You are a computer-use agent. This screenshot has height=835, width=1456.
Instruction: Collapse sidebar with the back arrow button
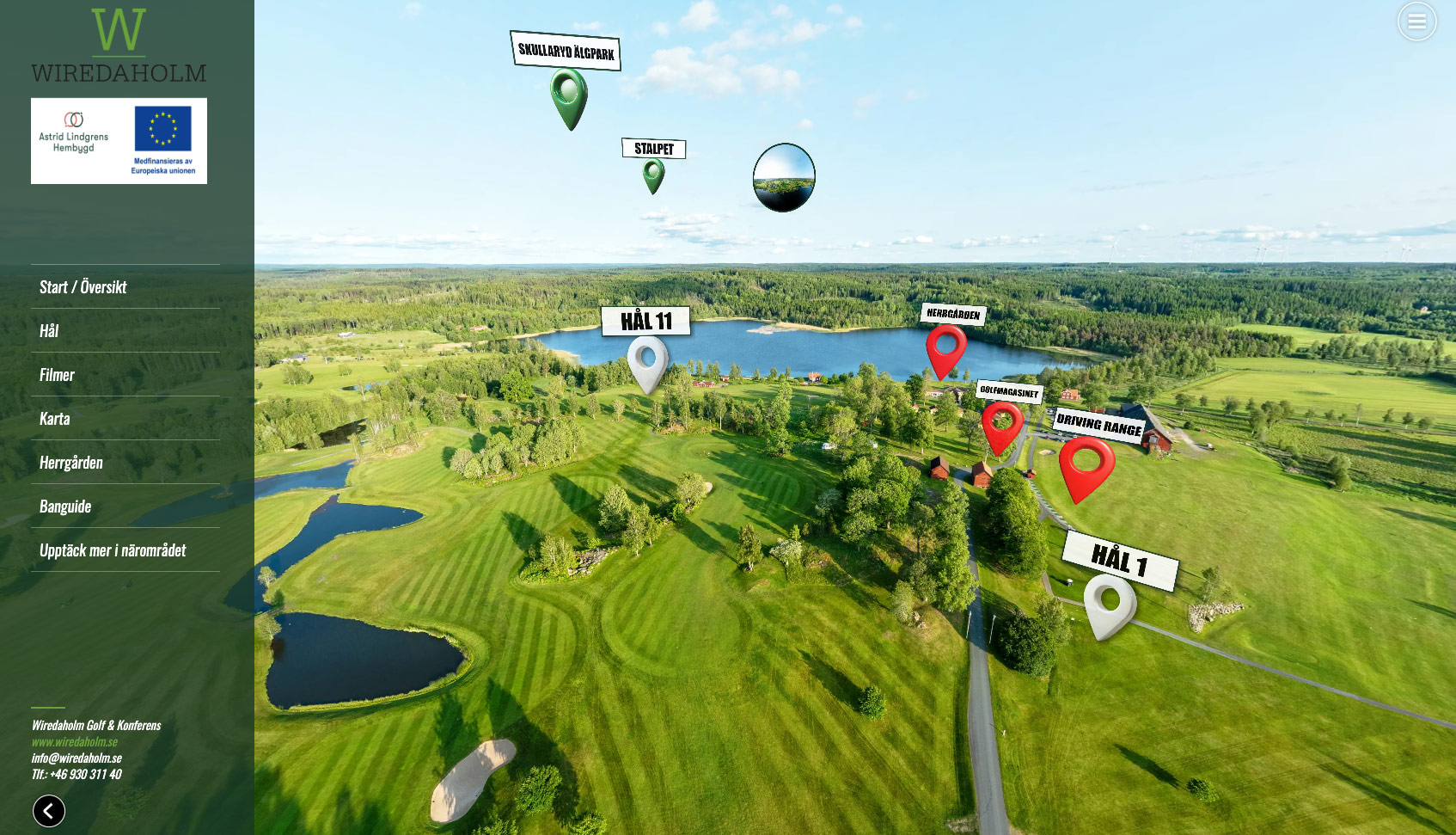pyautogui.click(x=49, y=810)
